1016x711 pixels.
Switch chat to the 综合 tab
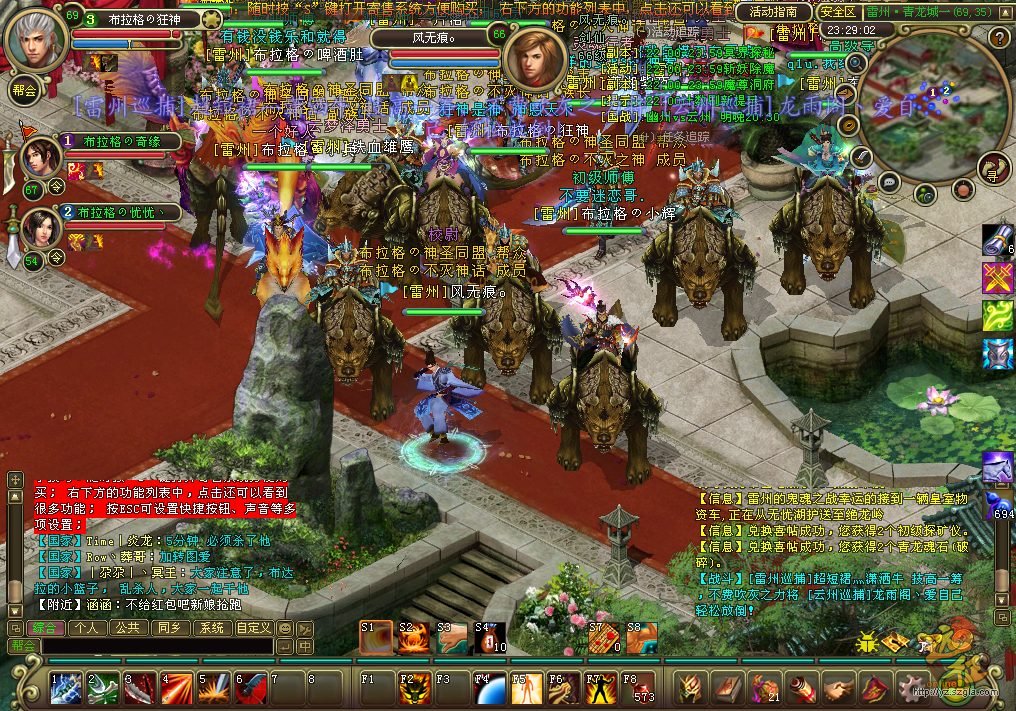tap(44, 628)
